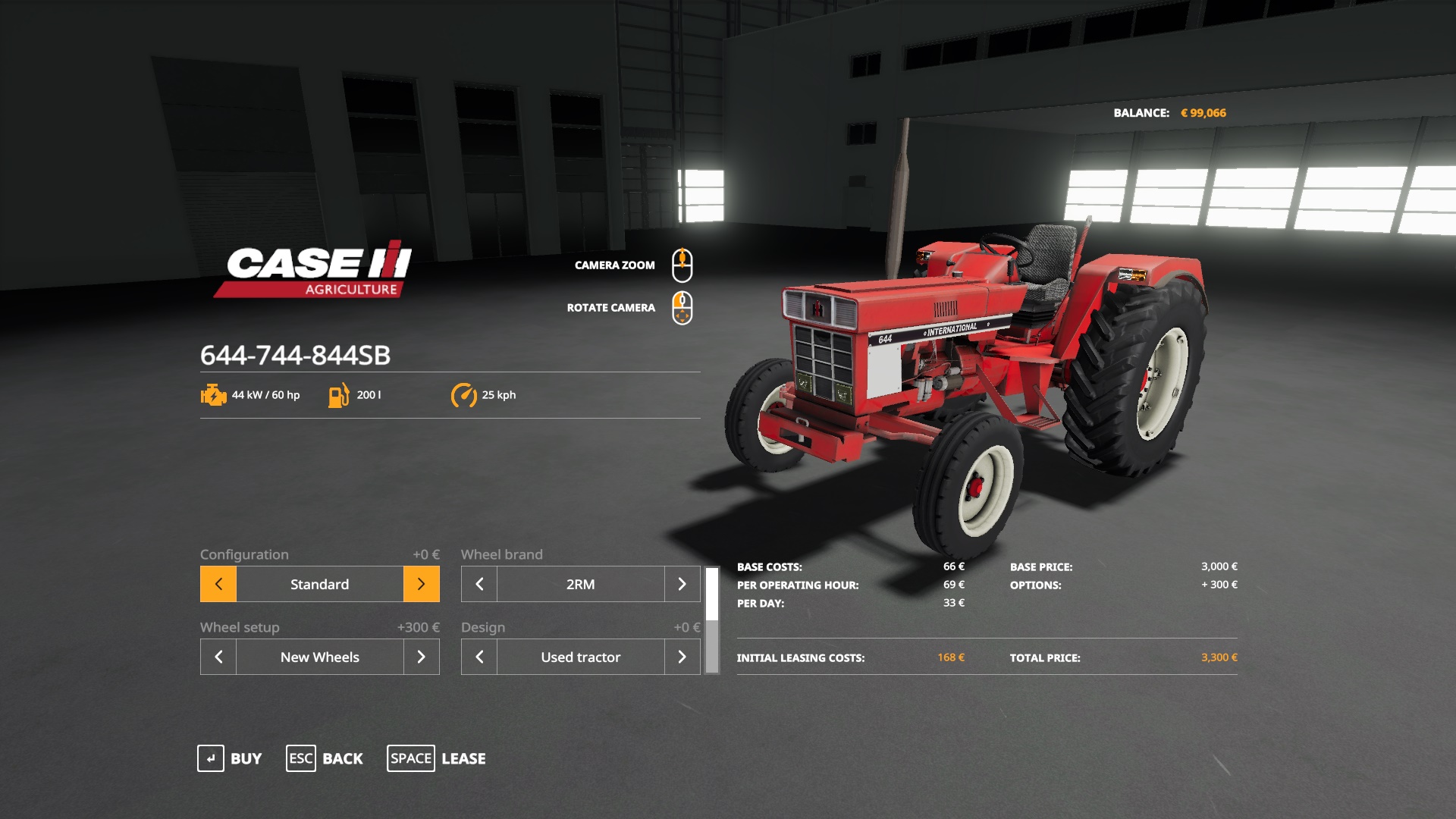Click the Rotate Camera mouse icon

click(681, 307)
